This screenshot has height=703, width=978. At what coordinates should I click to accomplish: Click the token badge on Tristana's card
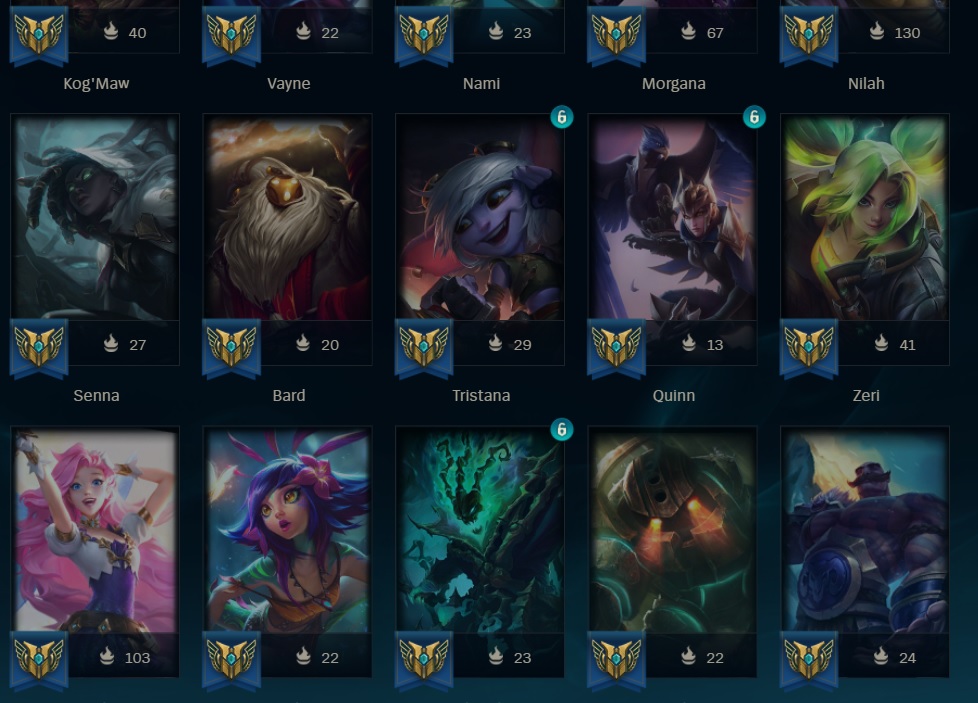click(x=562, y=117)
